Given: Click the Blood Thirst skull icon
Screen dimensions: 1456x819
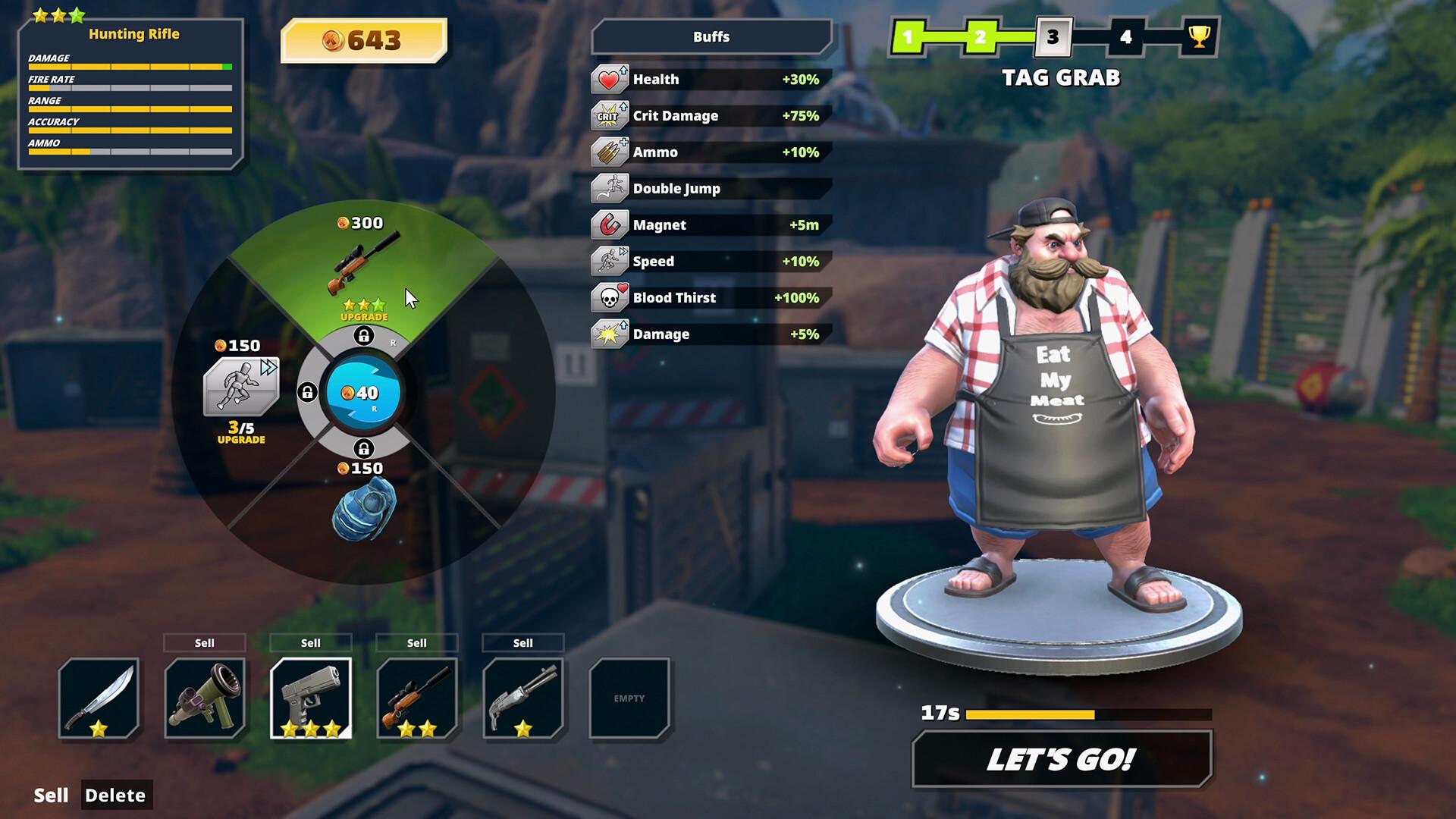Looking at the screenshot, I should pyautogui.click(x=607, y=297).
